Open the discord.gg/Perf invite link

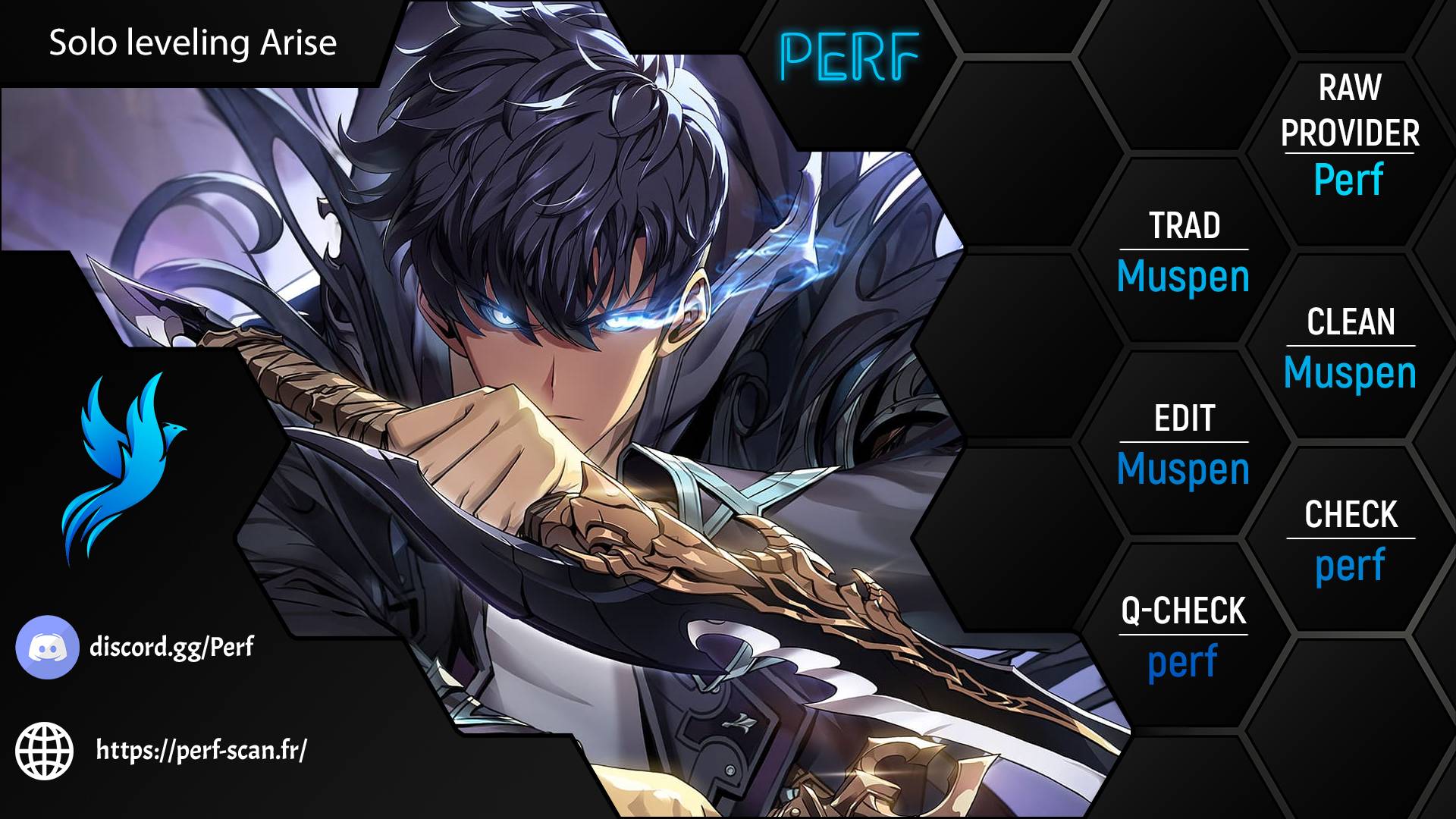point(171,648)
